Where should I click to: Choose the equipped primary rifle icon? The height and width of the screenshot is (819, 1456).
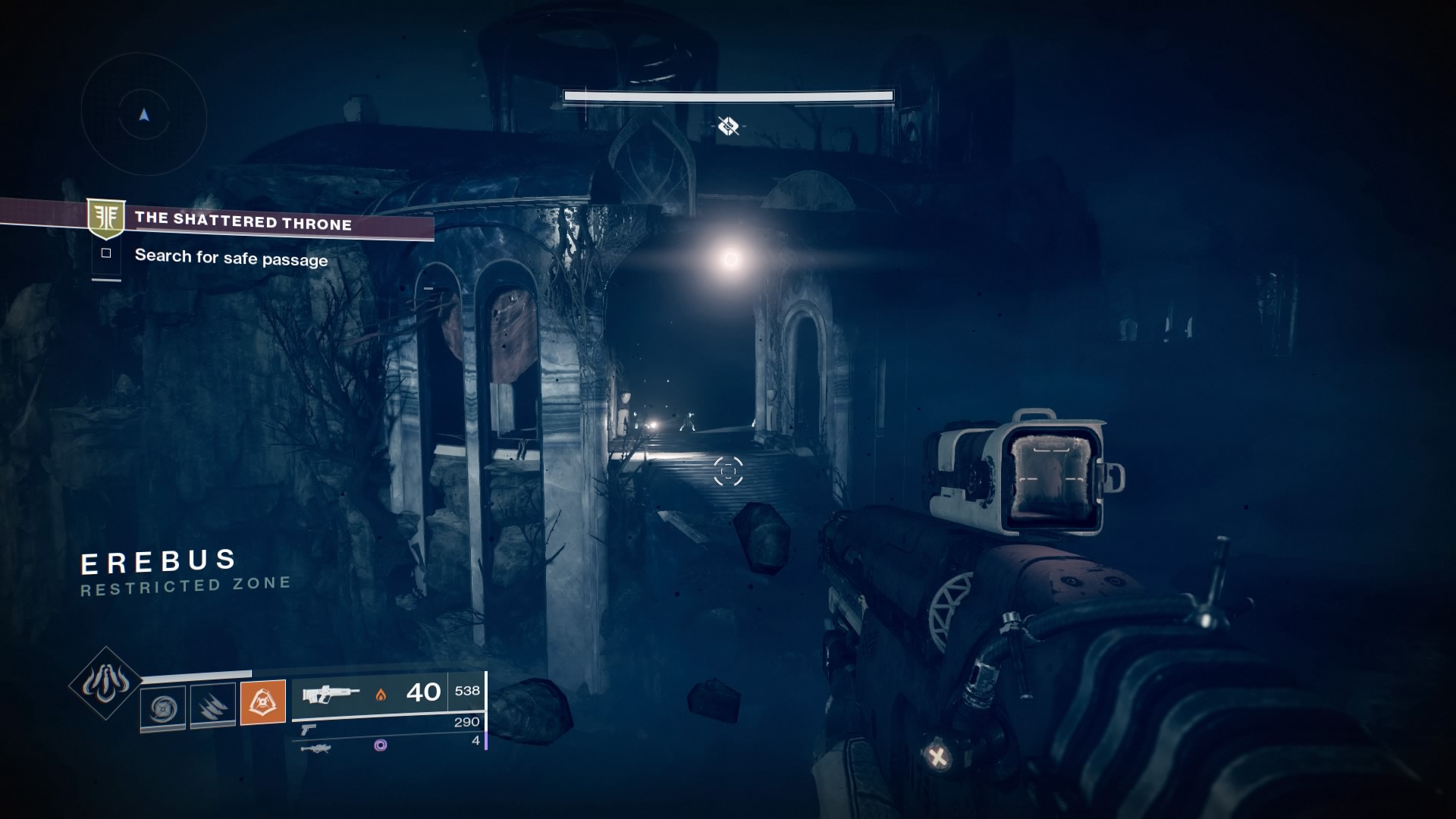331,693
